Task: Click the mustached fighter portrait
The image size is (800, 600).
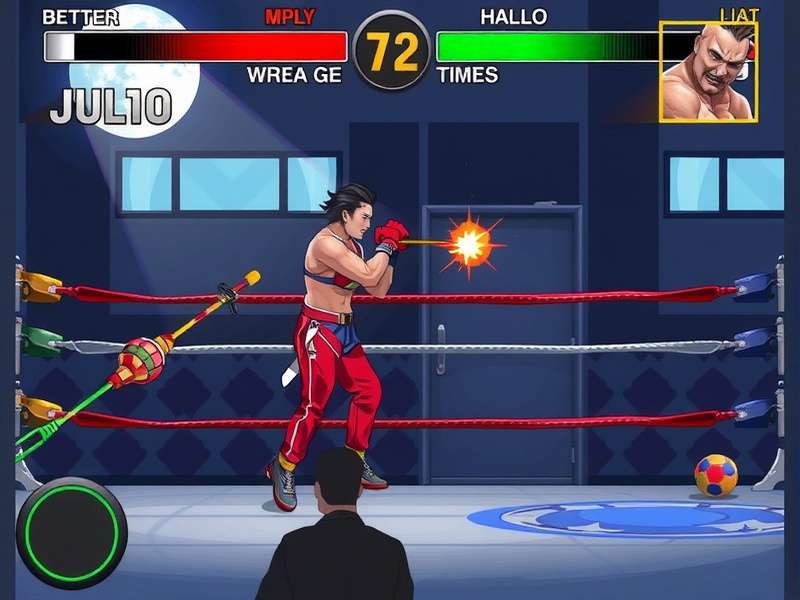Action: [x=708, y=71]
